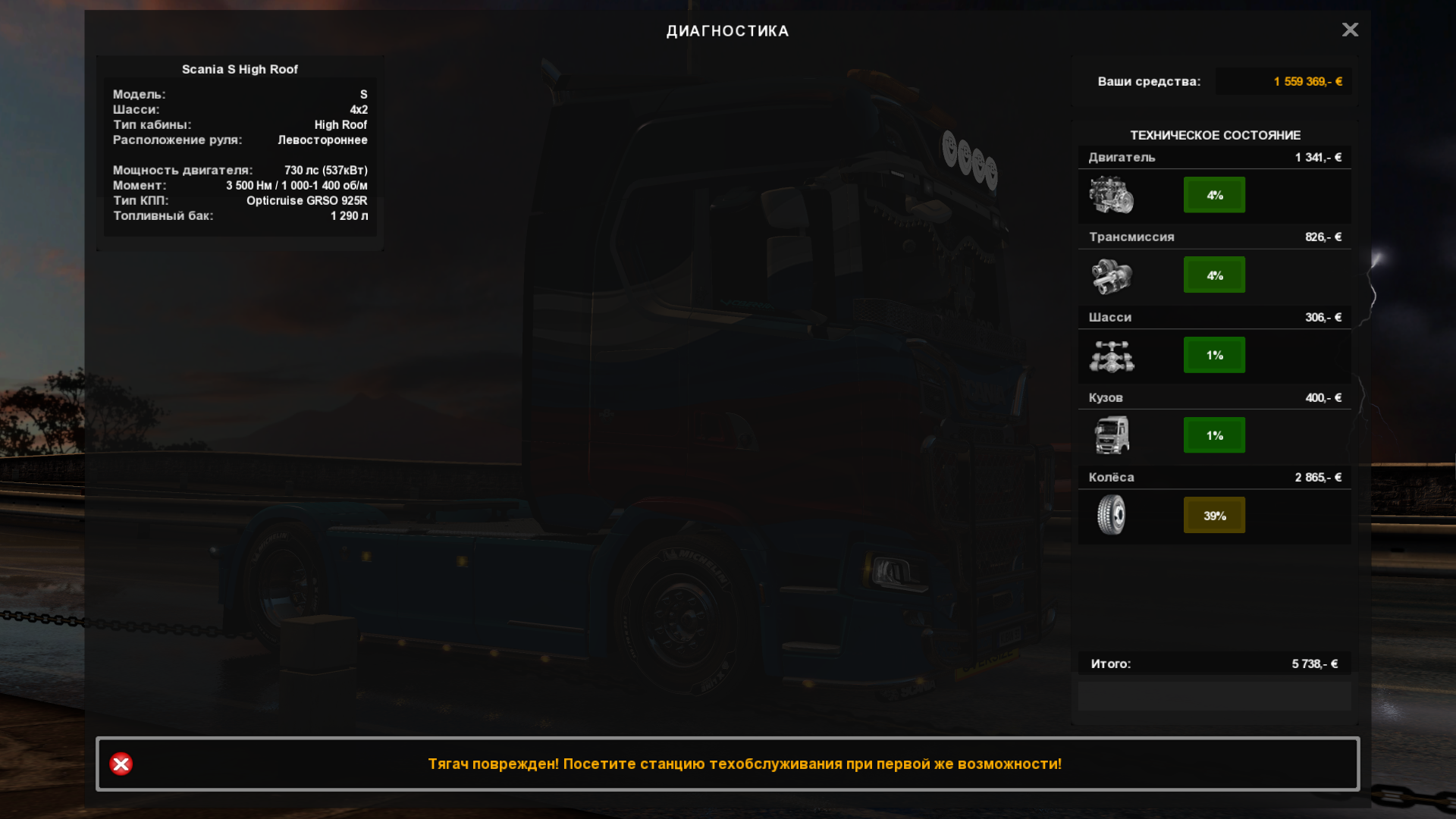Dismiss the damaged truck warning message
This screenshot has width=1456, height=819.
tap(121, 764)
